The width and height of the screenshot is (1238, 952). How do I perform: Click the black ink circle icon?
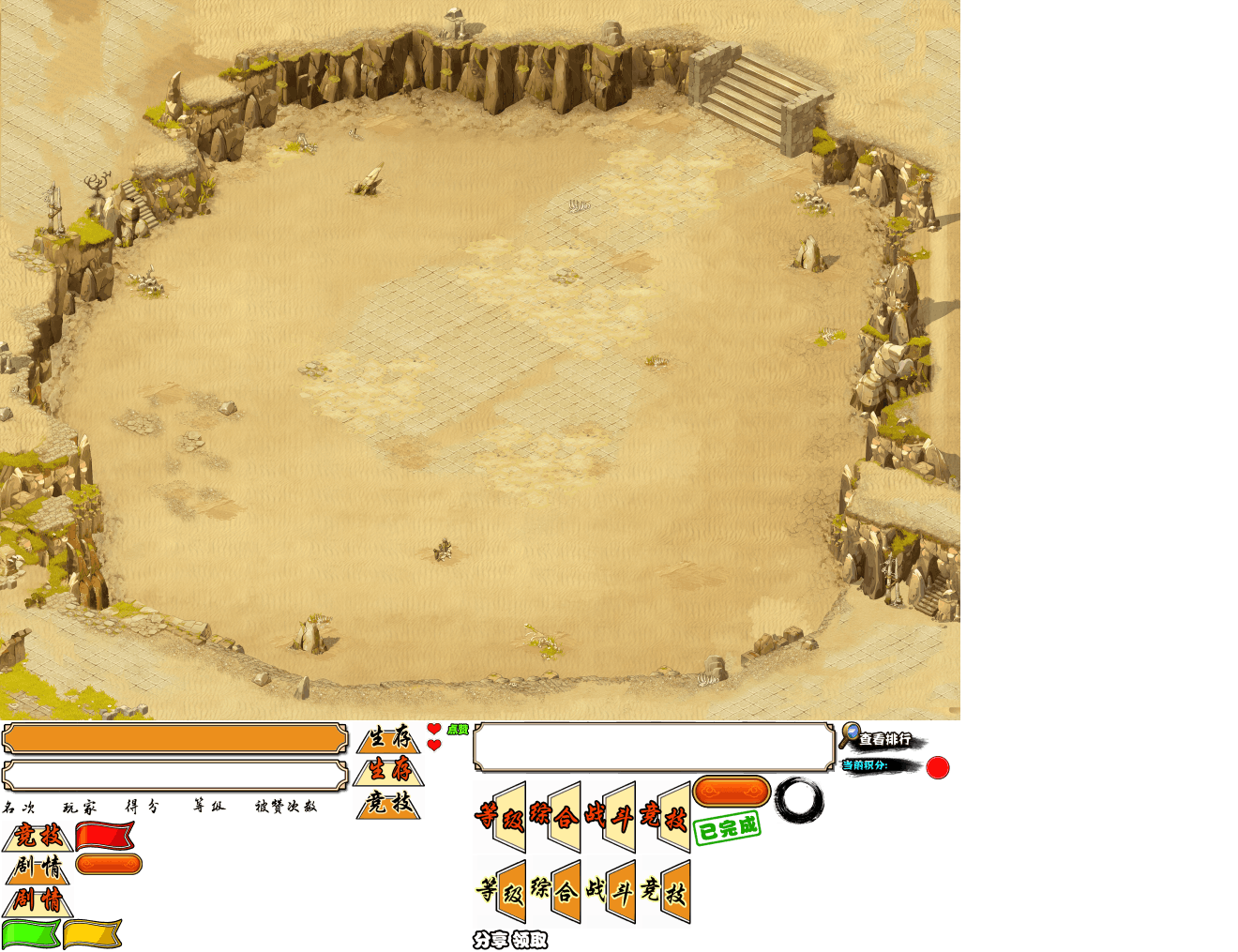coord(799,800)
